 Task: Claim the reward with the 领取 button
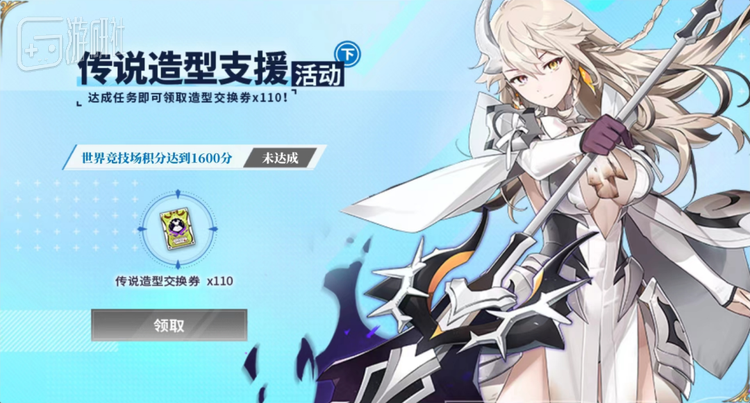coord(169,324)
